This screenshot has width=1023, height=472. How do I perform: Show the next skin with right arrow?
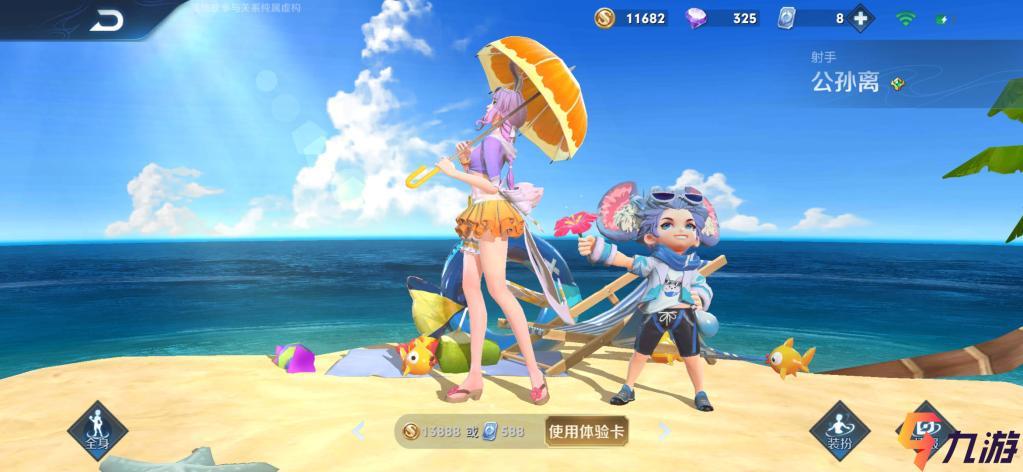pyautogui.click(x=664, y=432)
